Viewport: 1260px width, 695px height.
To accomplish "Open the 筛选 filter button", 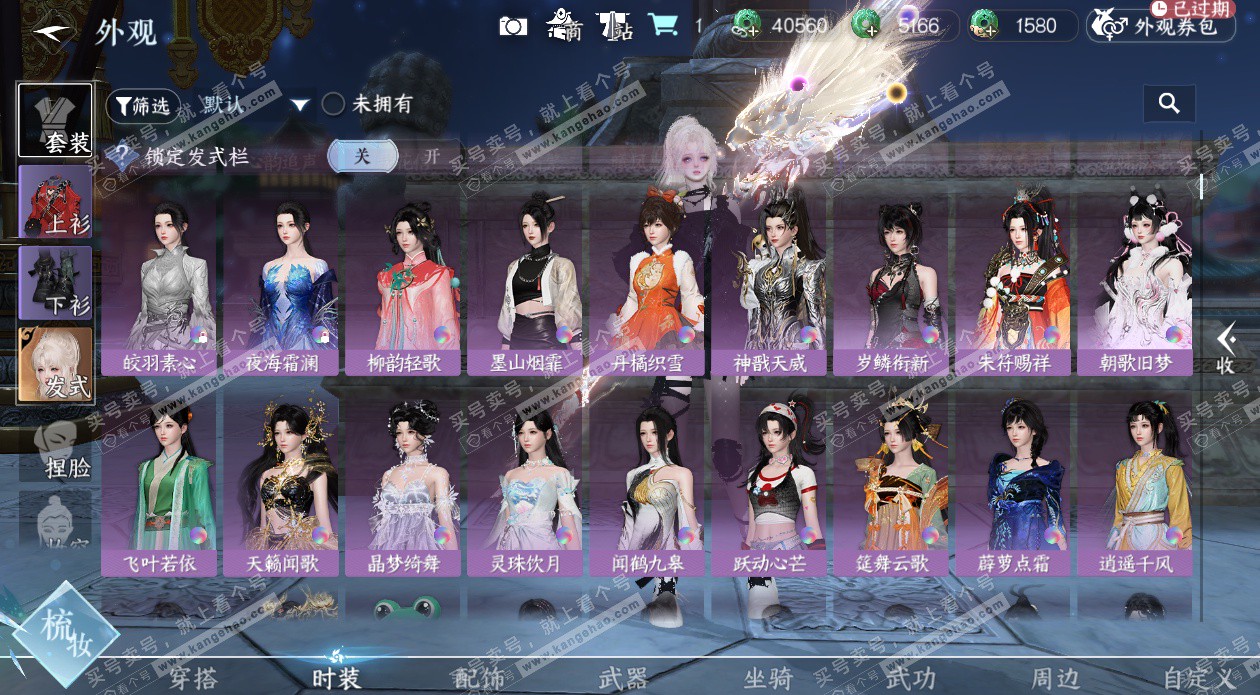I will (x=141, y=105).
